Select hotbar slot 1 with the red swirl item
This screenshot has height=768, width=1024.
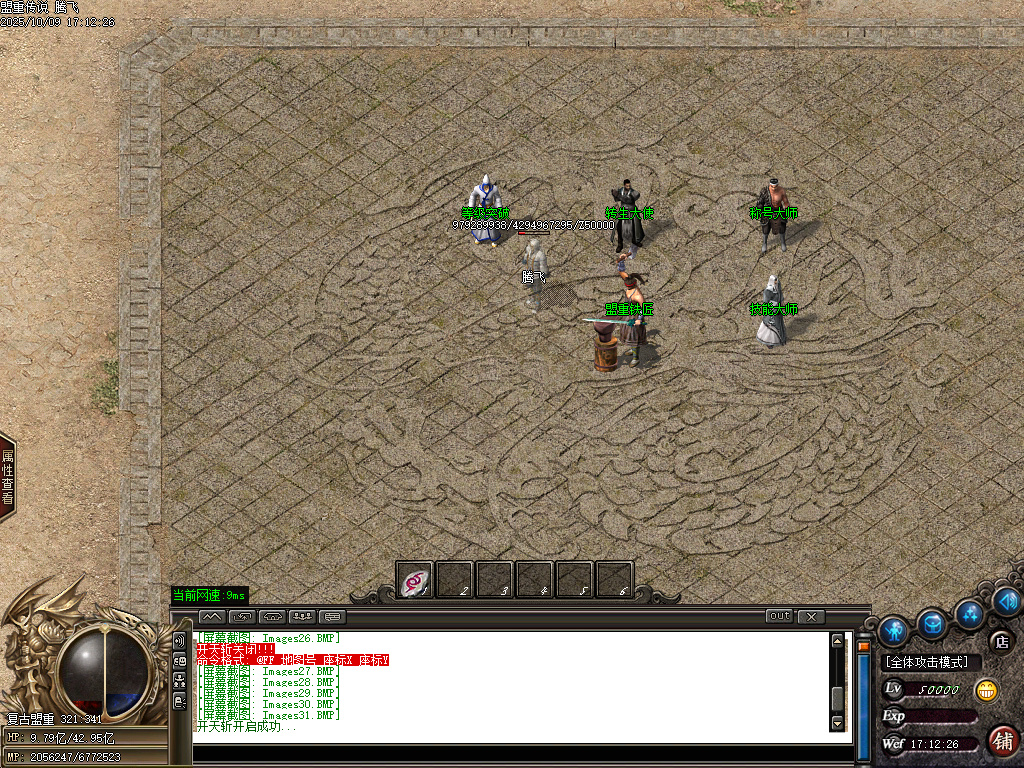click(414, 579)
